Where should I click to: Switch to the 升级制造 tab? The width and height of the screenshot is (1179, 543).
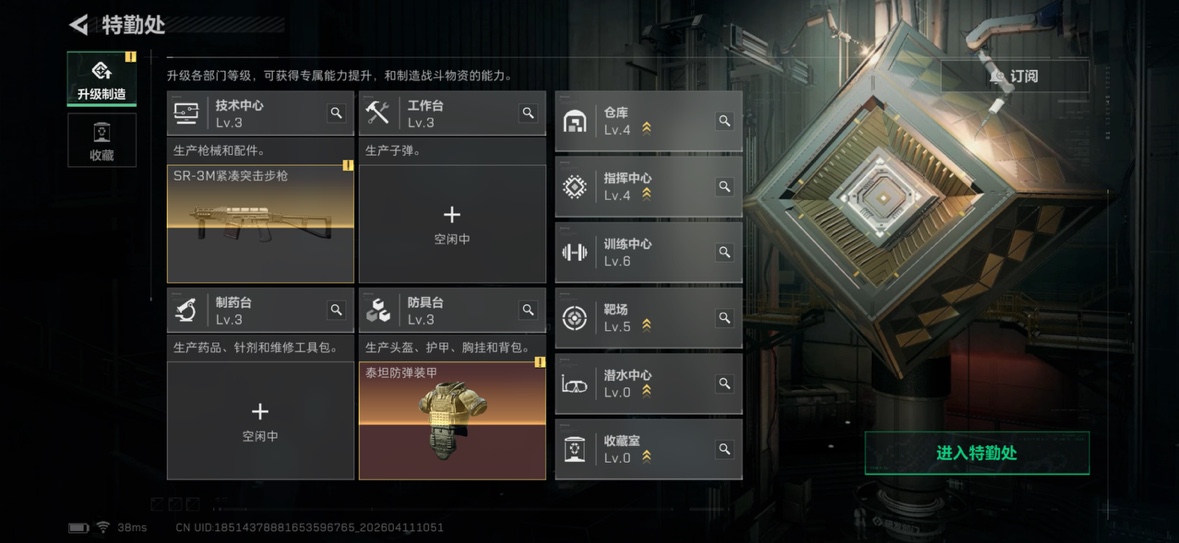point(101,79)
